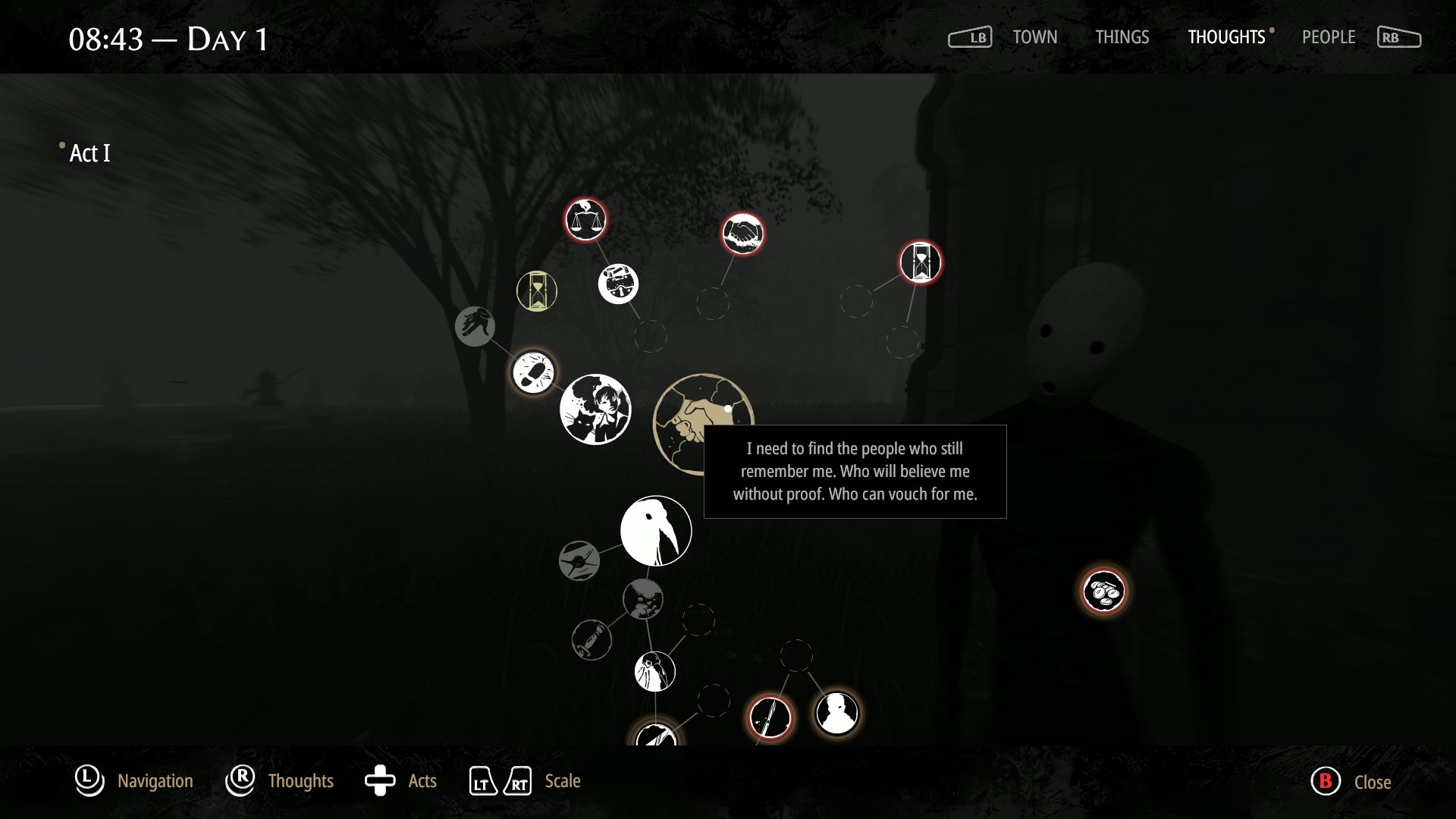Screen dimensions: 1456x819
Task: Click the person silhouette thought node
Action: 838,714
